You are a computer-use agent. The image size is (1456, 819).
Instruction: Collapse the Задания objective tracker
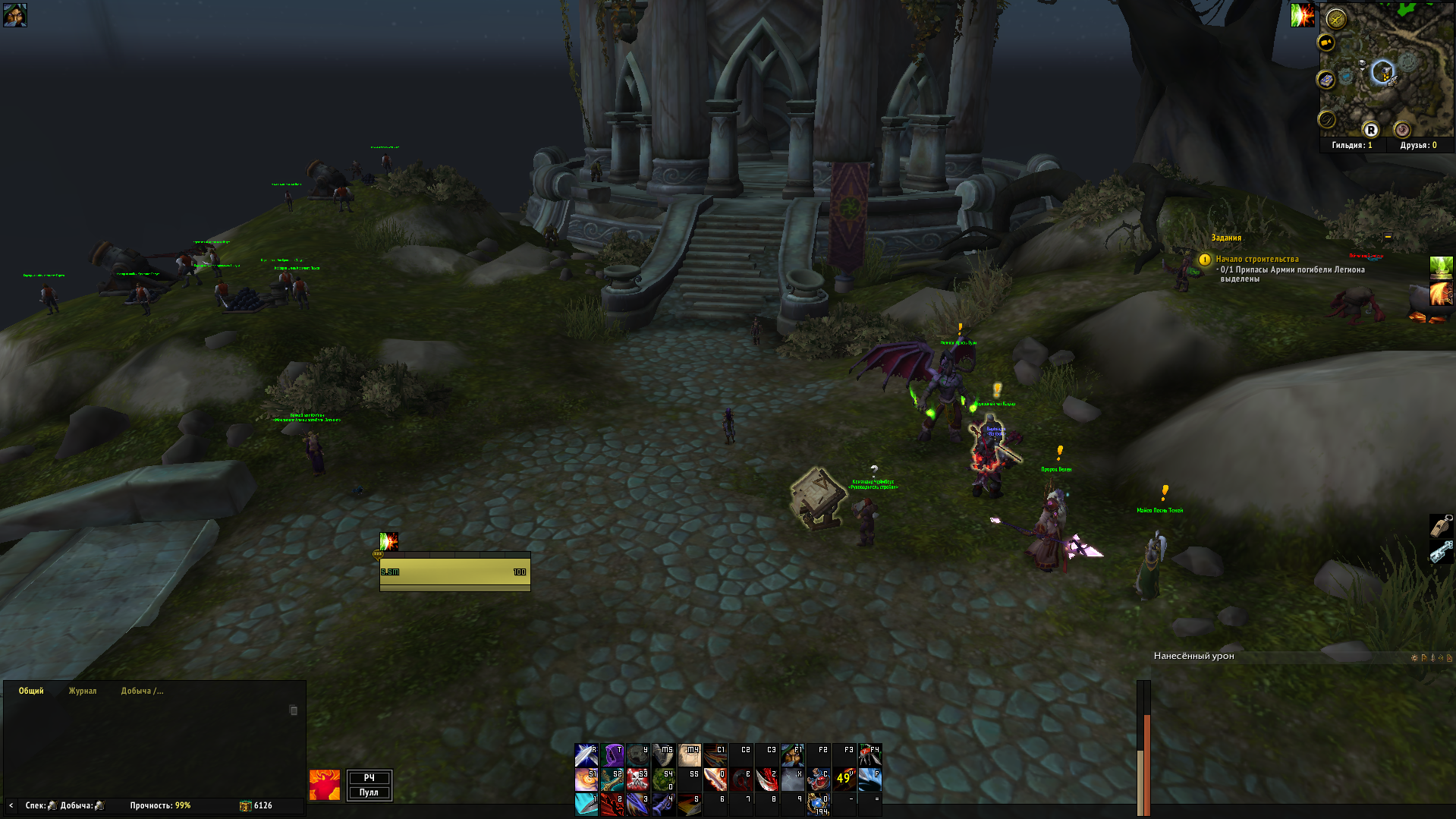tap(1388, 237)
